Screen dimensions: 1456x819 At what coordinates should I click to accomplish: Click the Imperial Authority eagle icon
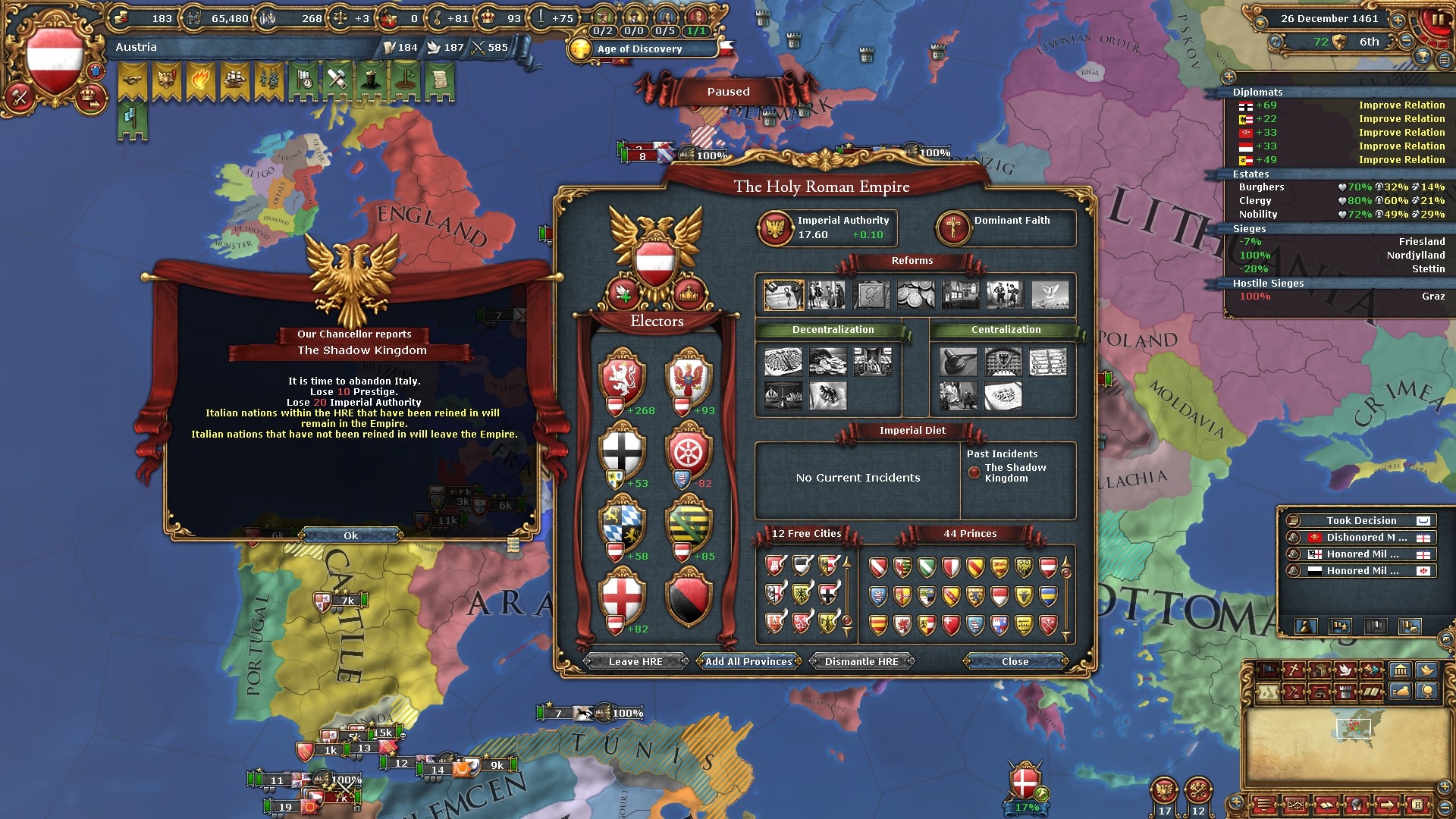pos(775,227)
